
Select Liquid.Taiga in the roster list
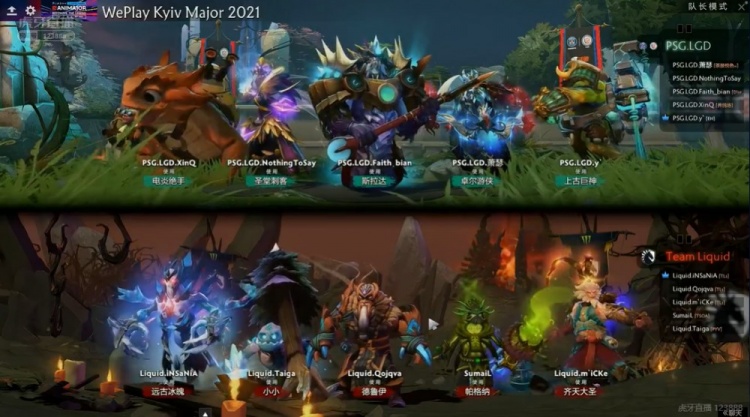[692, 327]
